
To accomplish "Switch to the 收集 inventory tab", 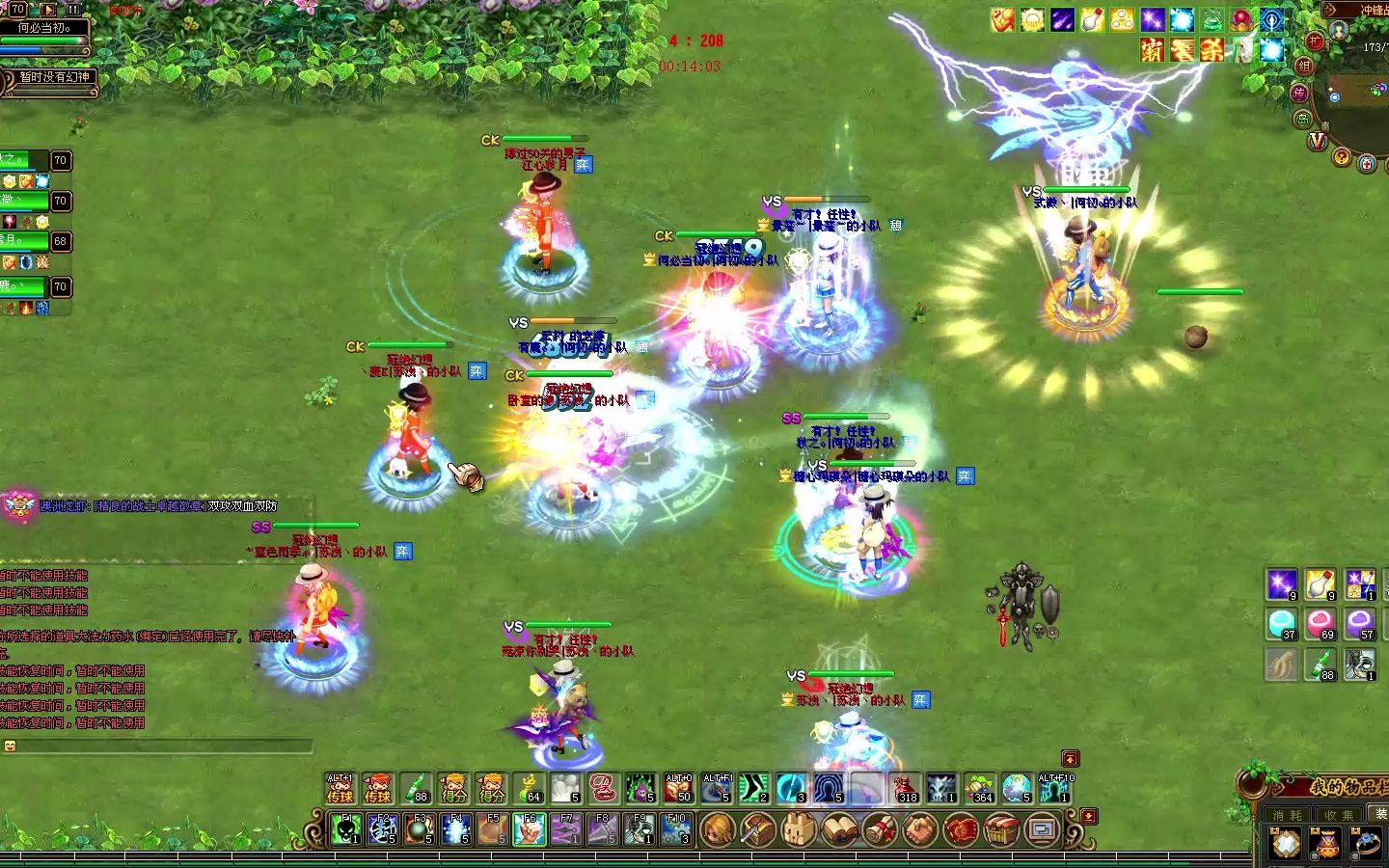I will tap(1339, 815).
